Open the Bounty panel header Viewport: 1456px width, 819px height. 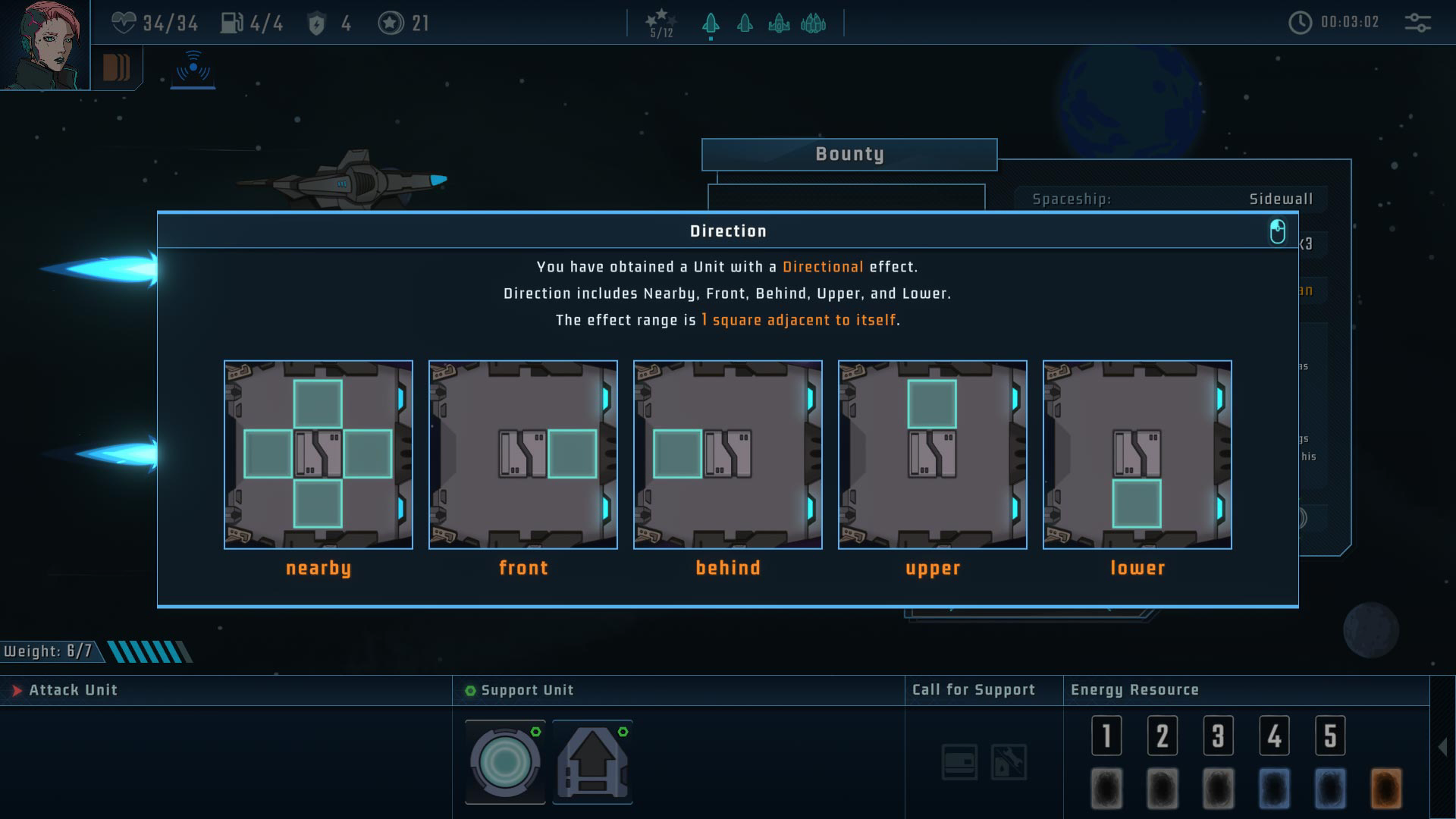[849, 155]
